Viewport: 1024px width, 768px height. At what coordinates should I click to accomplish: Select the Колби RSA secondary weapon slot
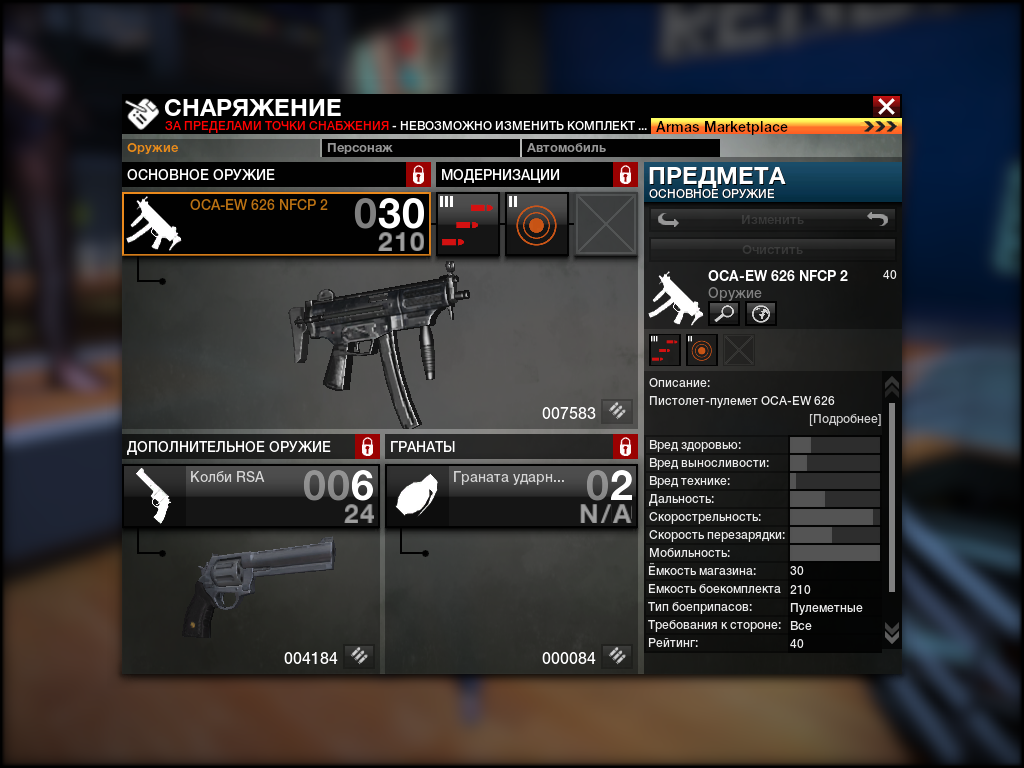(251, 496)
